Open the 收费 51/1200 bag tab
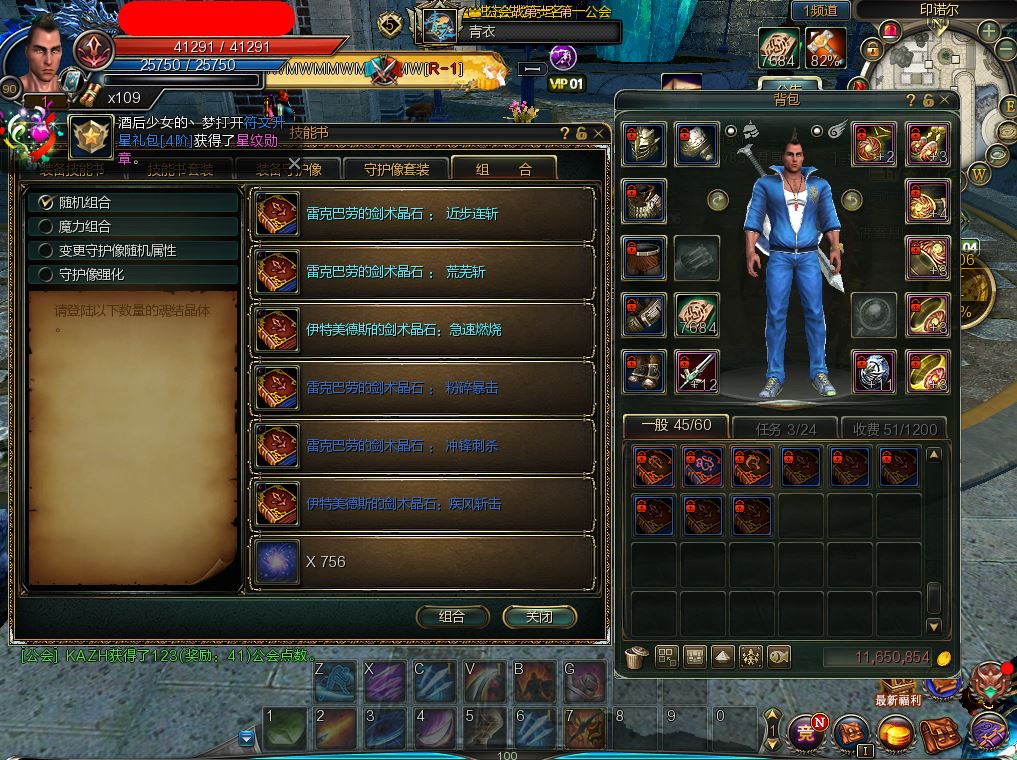Image resolution: width=1017 pixels, height=760 pixels. 895,428
